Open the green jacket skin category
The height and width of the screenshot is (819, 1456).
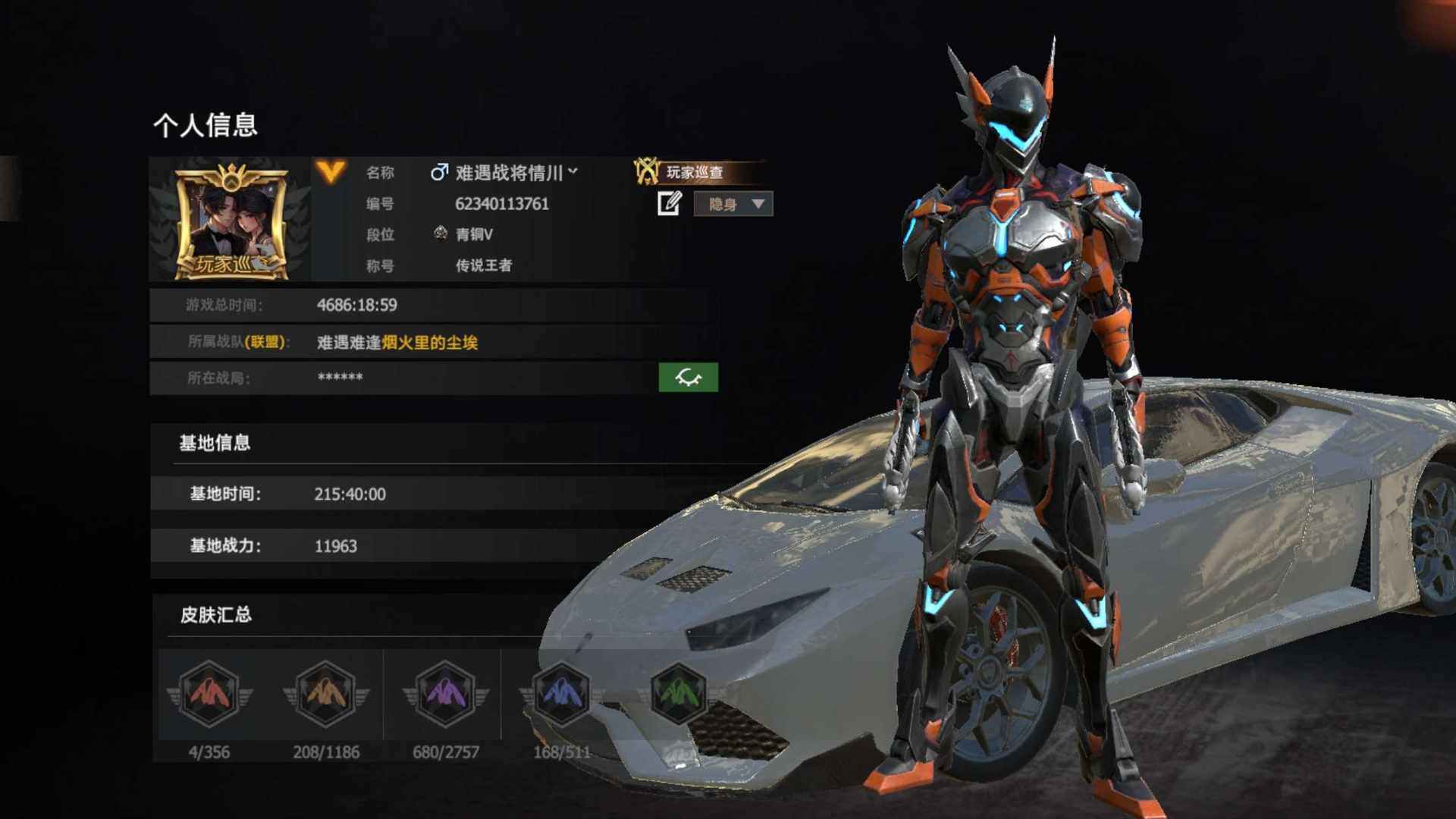[x=678, y=693]
